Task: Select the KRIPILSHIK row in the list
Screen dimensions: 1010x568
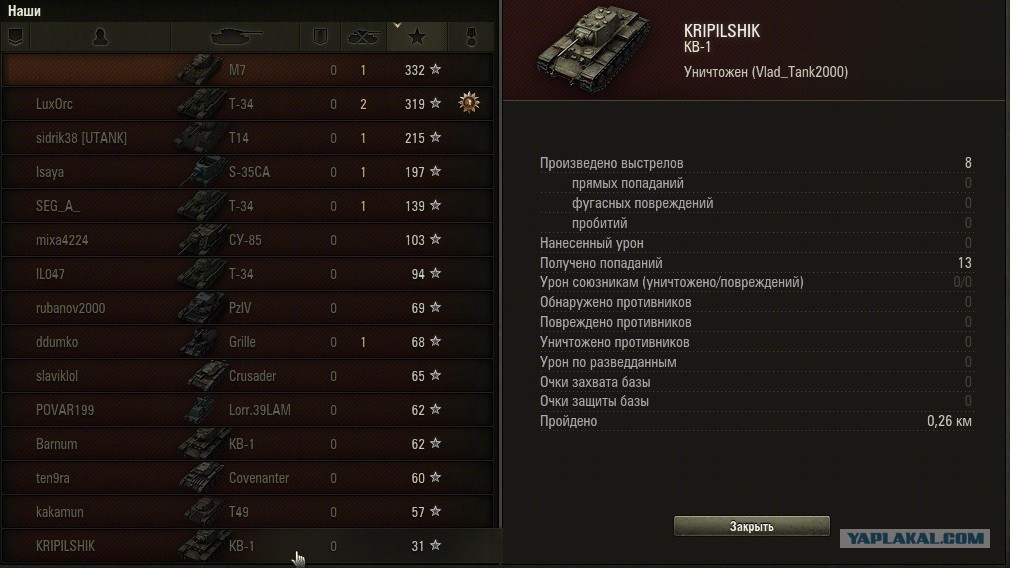Action: click(x=248, y=546)
